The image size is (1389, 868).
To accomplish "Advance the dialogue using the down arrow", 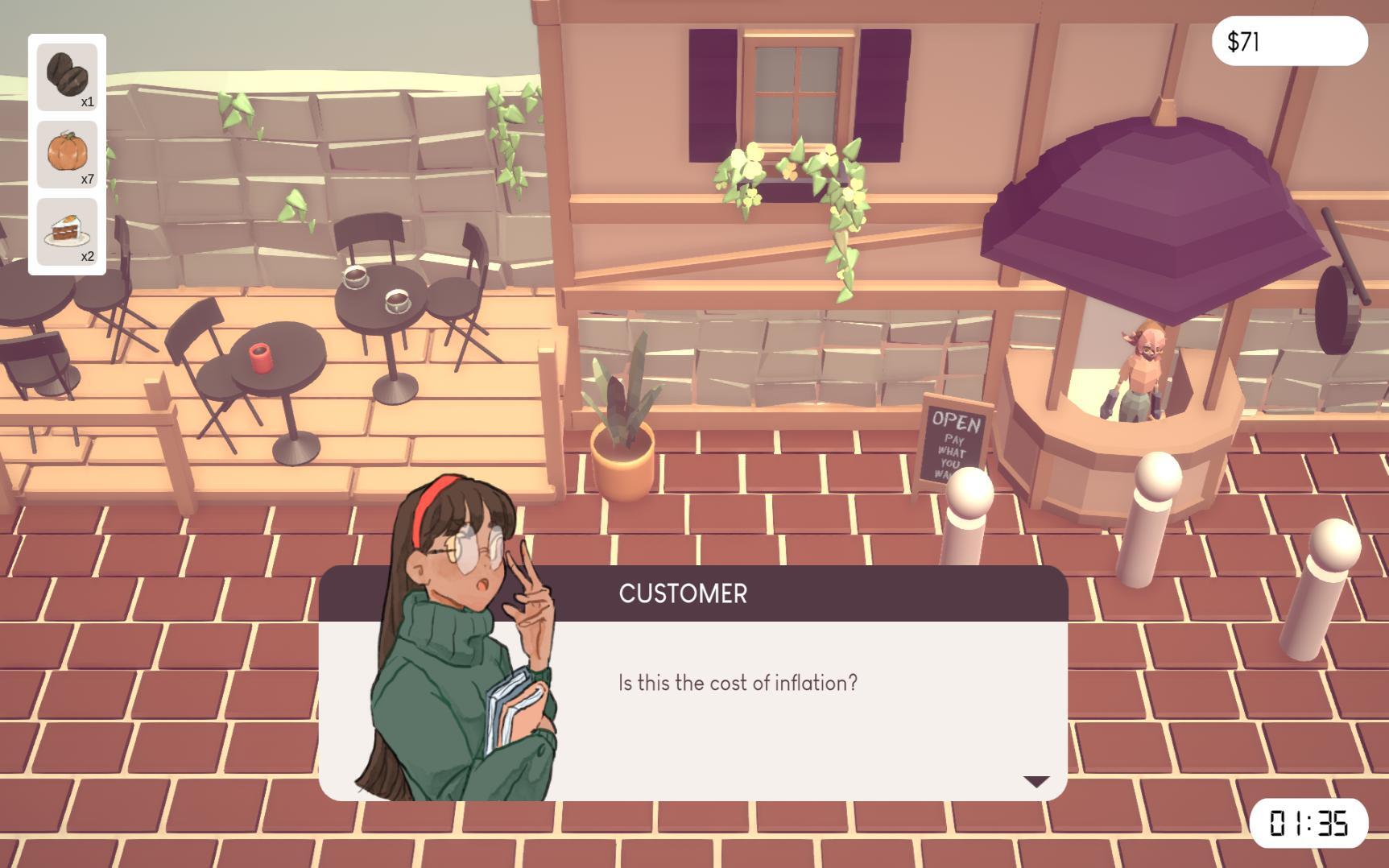I will 1035,780.
